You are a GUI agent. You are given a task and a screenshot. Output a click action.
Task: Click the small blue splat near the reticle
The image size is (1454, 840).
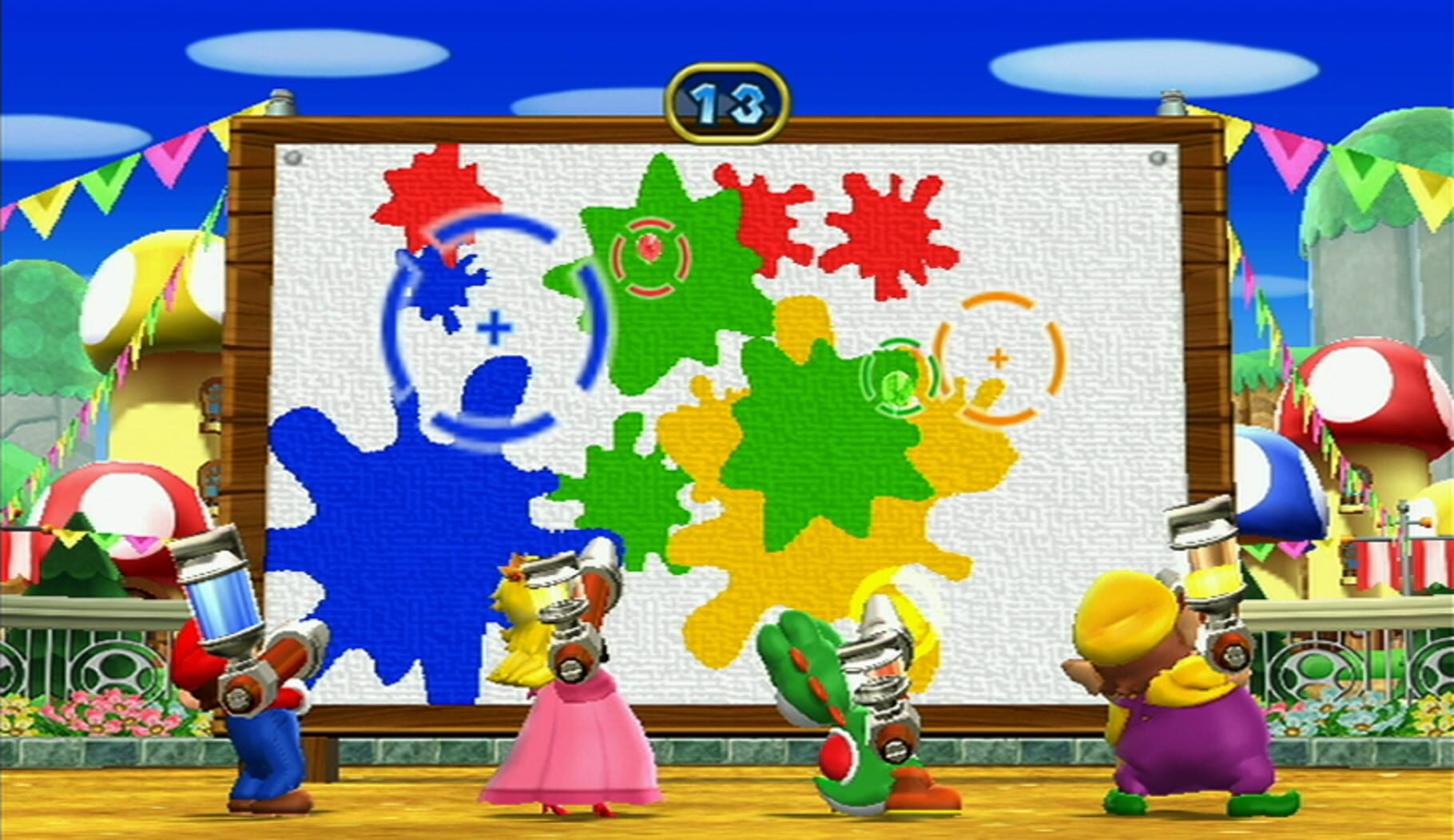tap(439, 279)
